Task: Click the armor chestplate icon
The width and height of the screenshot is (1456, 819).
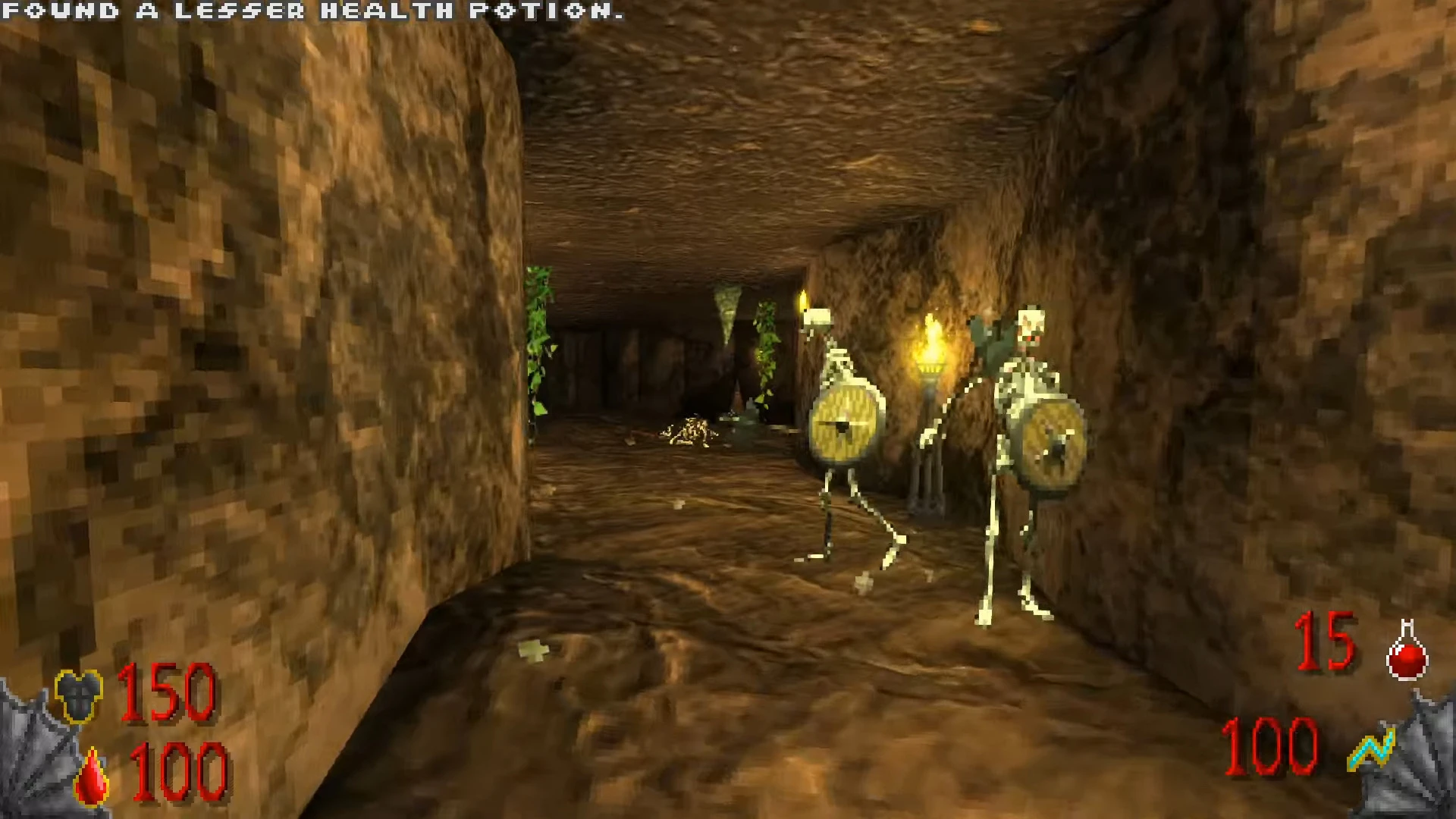Action: 79,695
